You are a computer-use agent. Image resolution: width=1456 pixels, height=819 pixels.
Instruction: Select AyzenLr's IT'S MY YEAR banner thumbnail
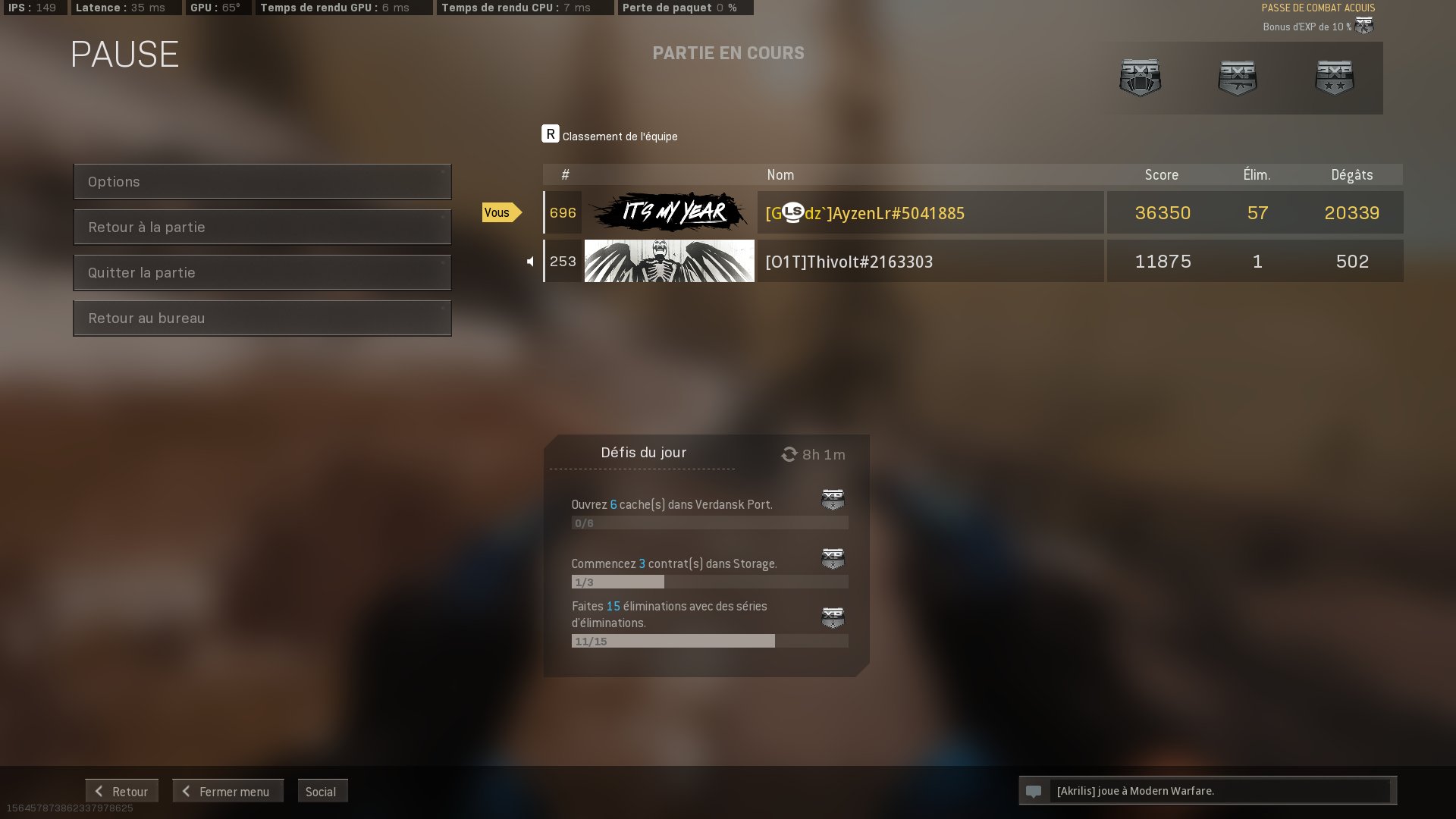click(670, 213)
